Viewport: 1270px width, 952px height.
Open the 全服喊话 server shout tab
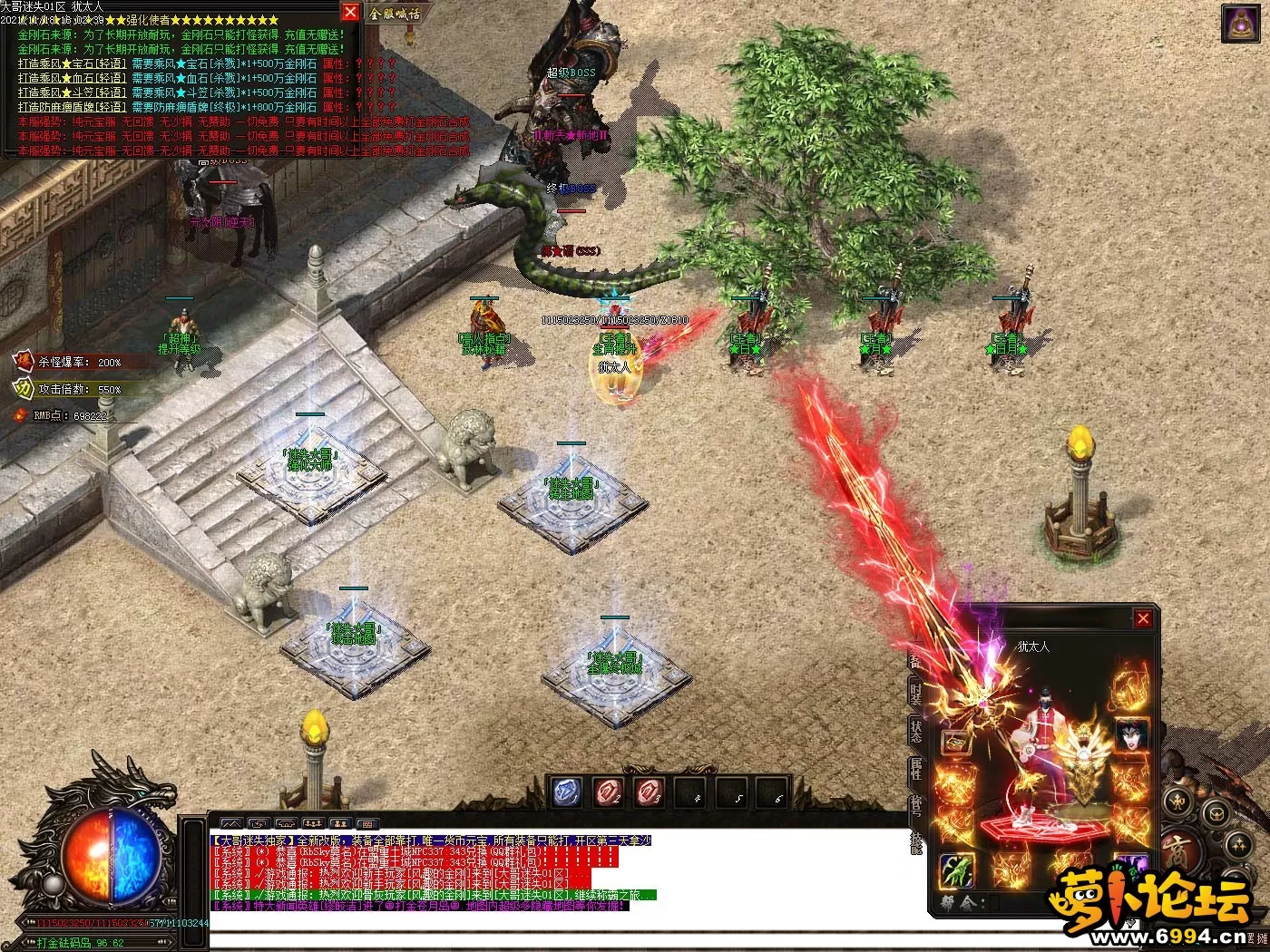coord(396,14)
